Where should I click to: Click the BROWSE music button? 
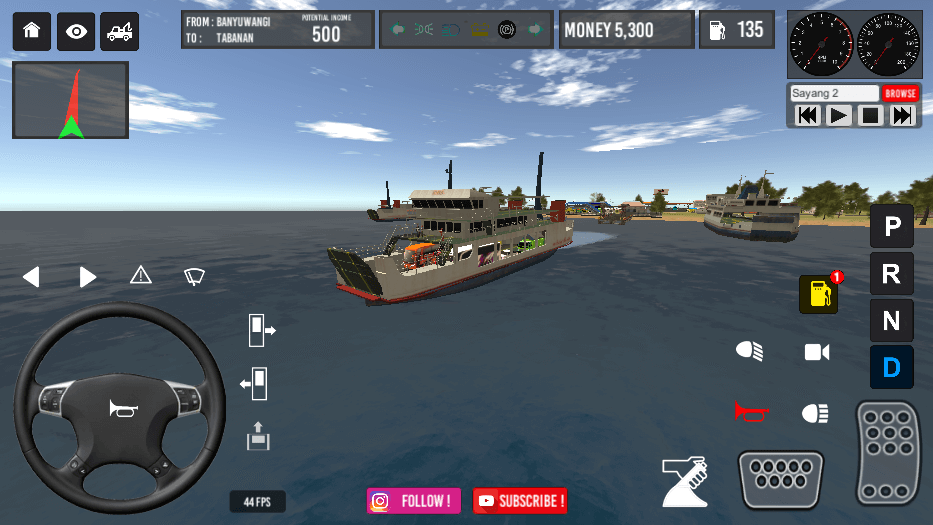tap(900, 93)
